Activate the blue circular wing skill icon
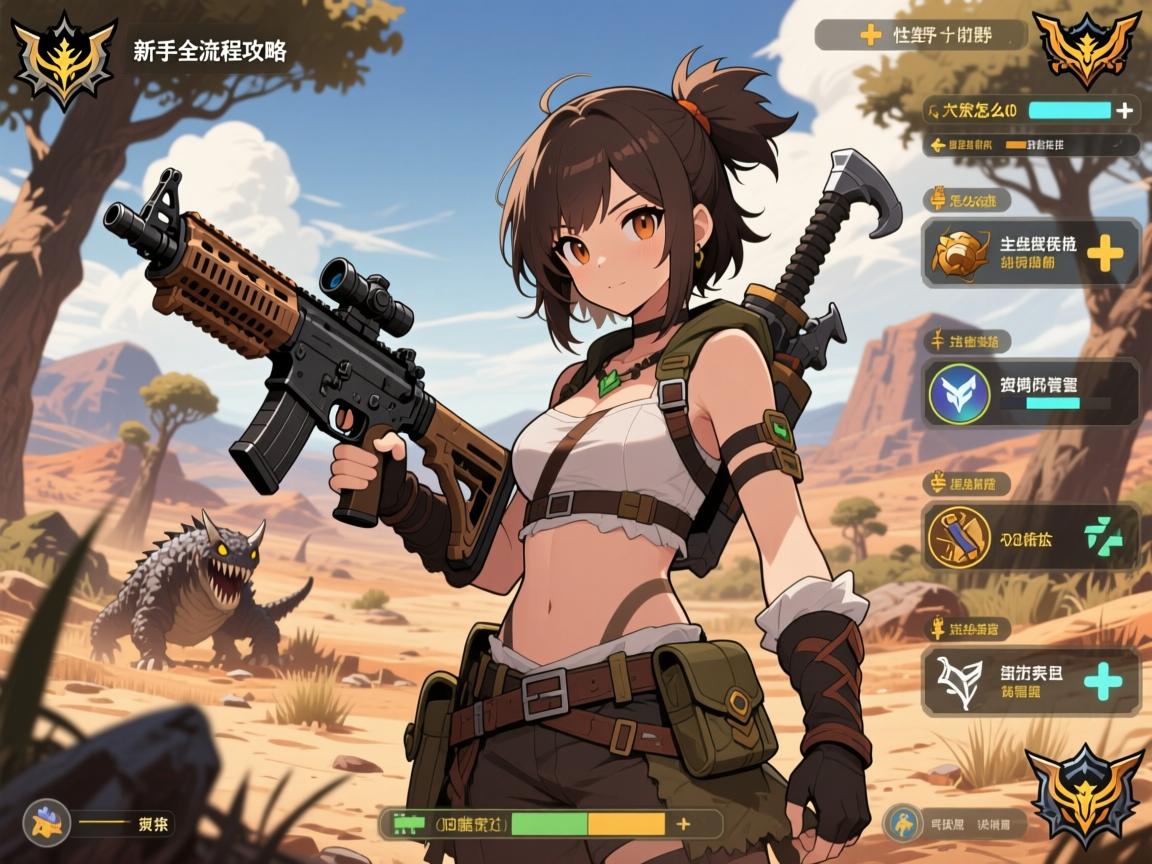Image resolution: width=1152 pixels, height=864 pixels. (x=959, y=393)
